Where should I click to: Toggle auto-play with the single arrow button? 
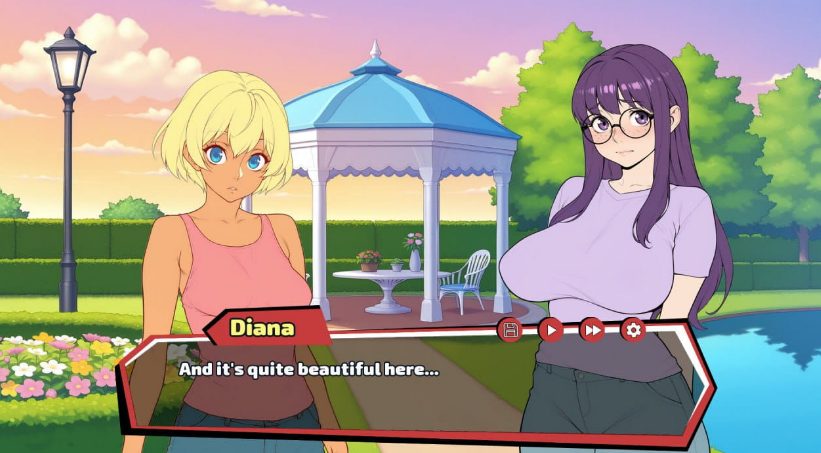(551, 329)
